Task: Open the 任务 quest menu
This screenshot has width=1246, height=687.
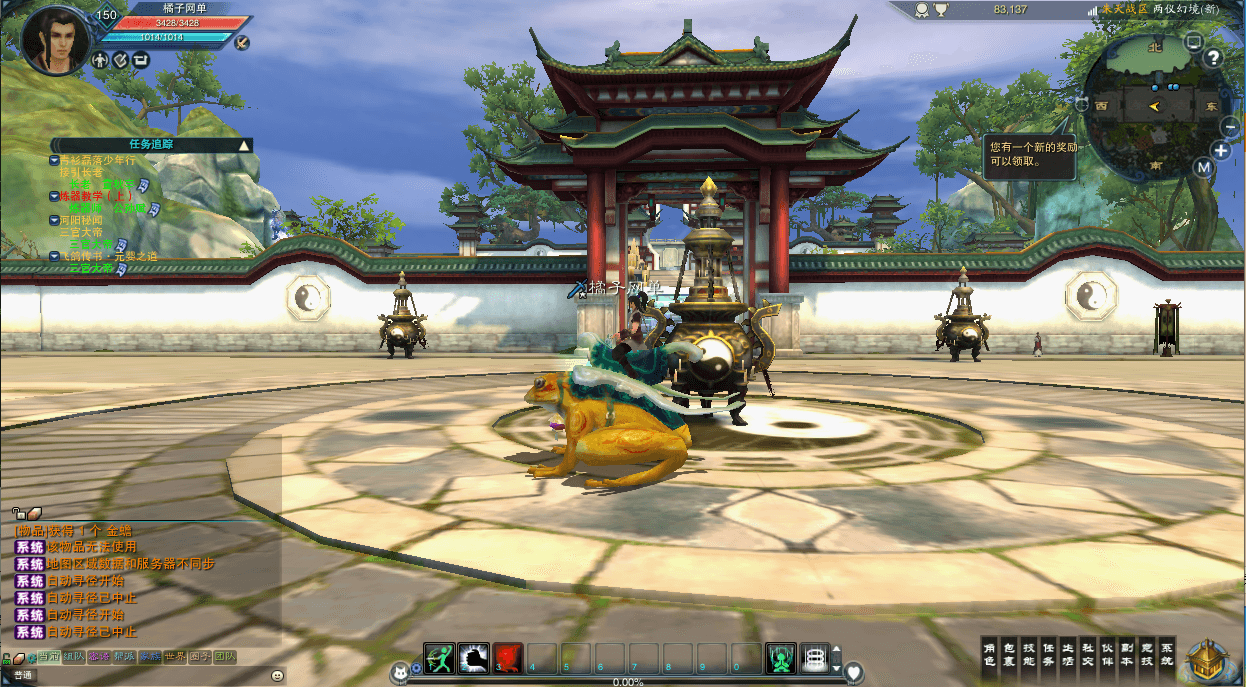Action: coord(1048,654)
